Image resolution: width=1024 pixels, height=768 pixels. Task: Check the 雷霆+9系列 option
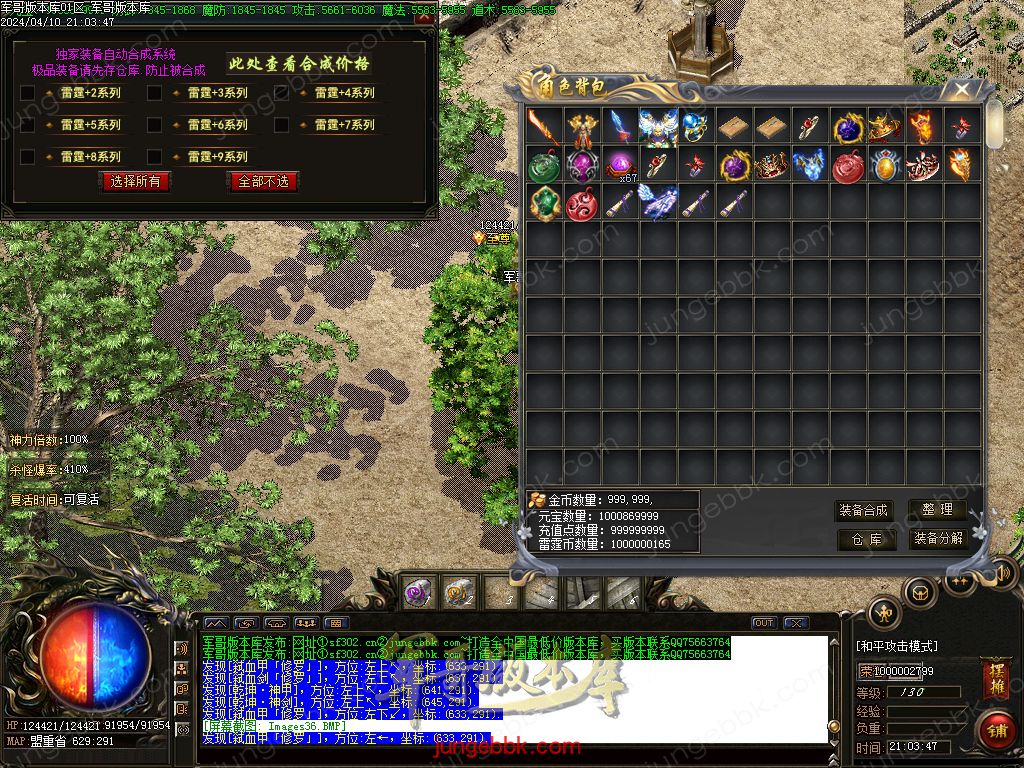(155, 157)
